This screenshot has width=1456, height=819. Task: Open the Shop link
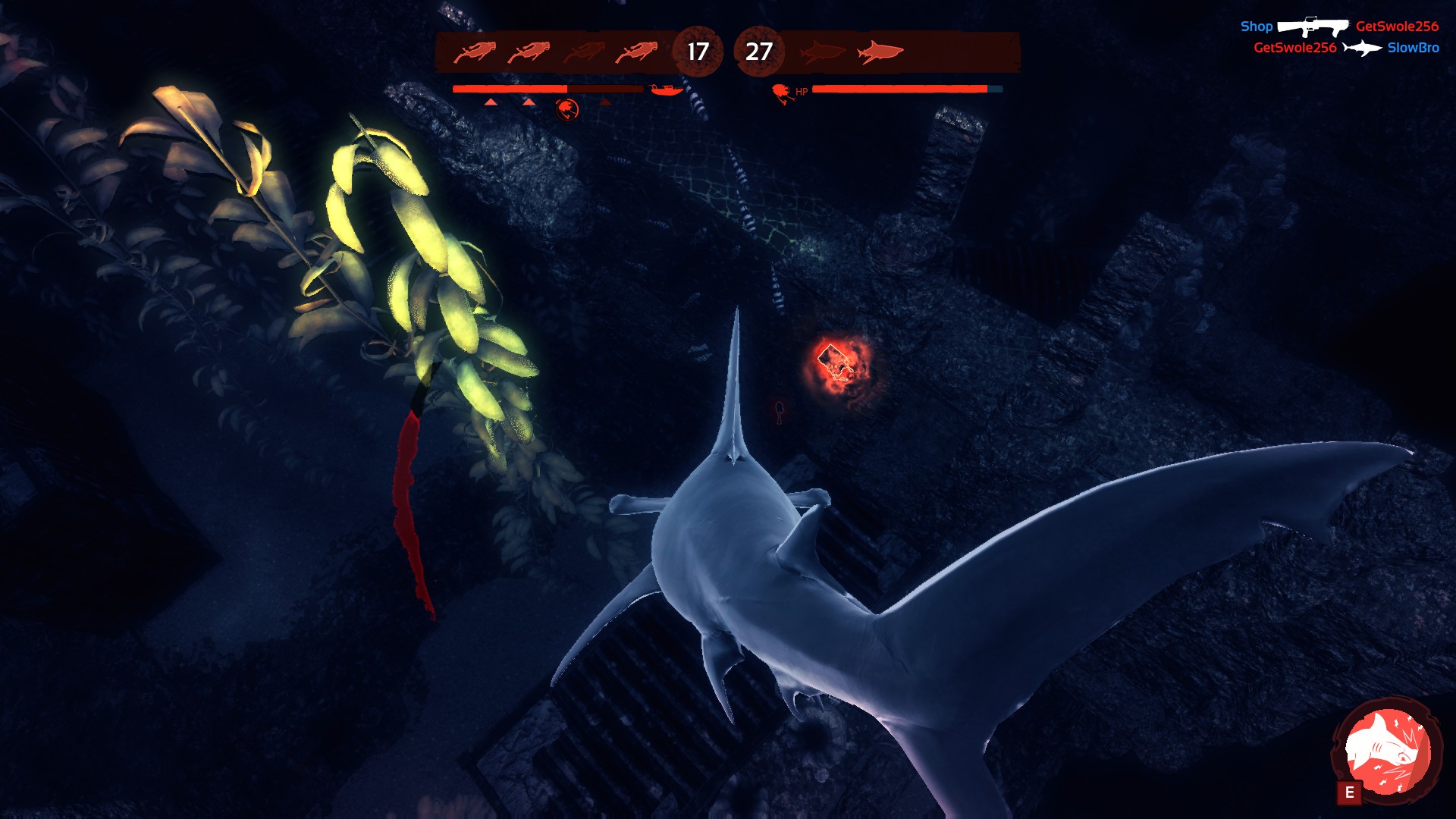(x=1257, y=26)
